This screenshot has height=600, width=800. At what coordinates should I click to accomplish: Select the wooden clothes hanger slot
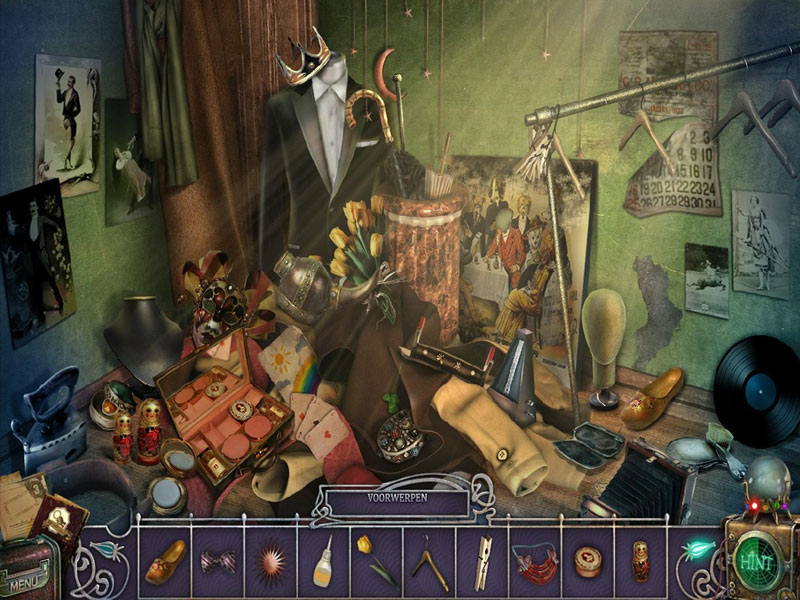pyautogui.click(x=430, y=561)
